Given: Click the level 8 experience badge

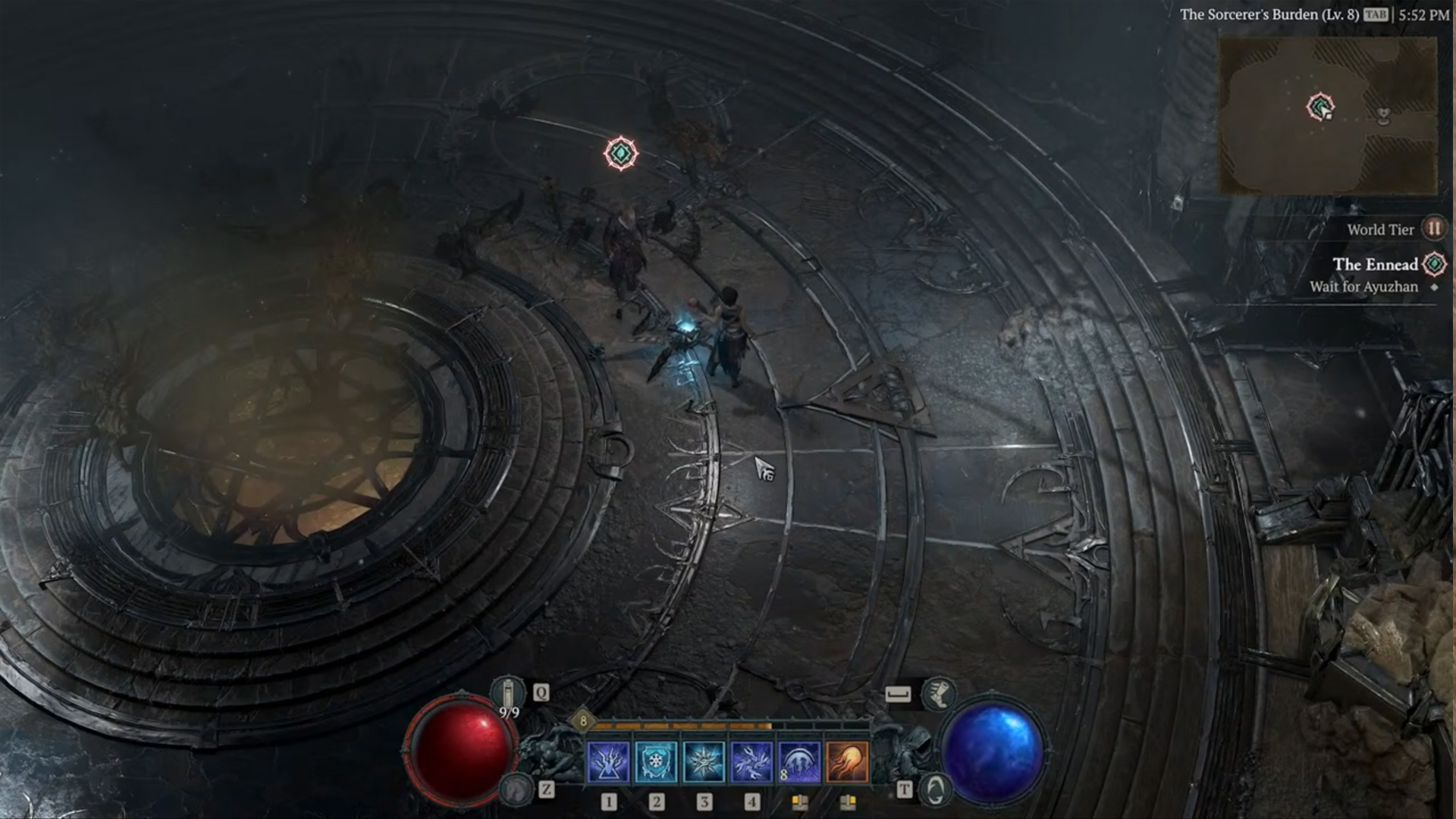Looking at the screenshot, I should tap(582, 720).
